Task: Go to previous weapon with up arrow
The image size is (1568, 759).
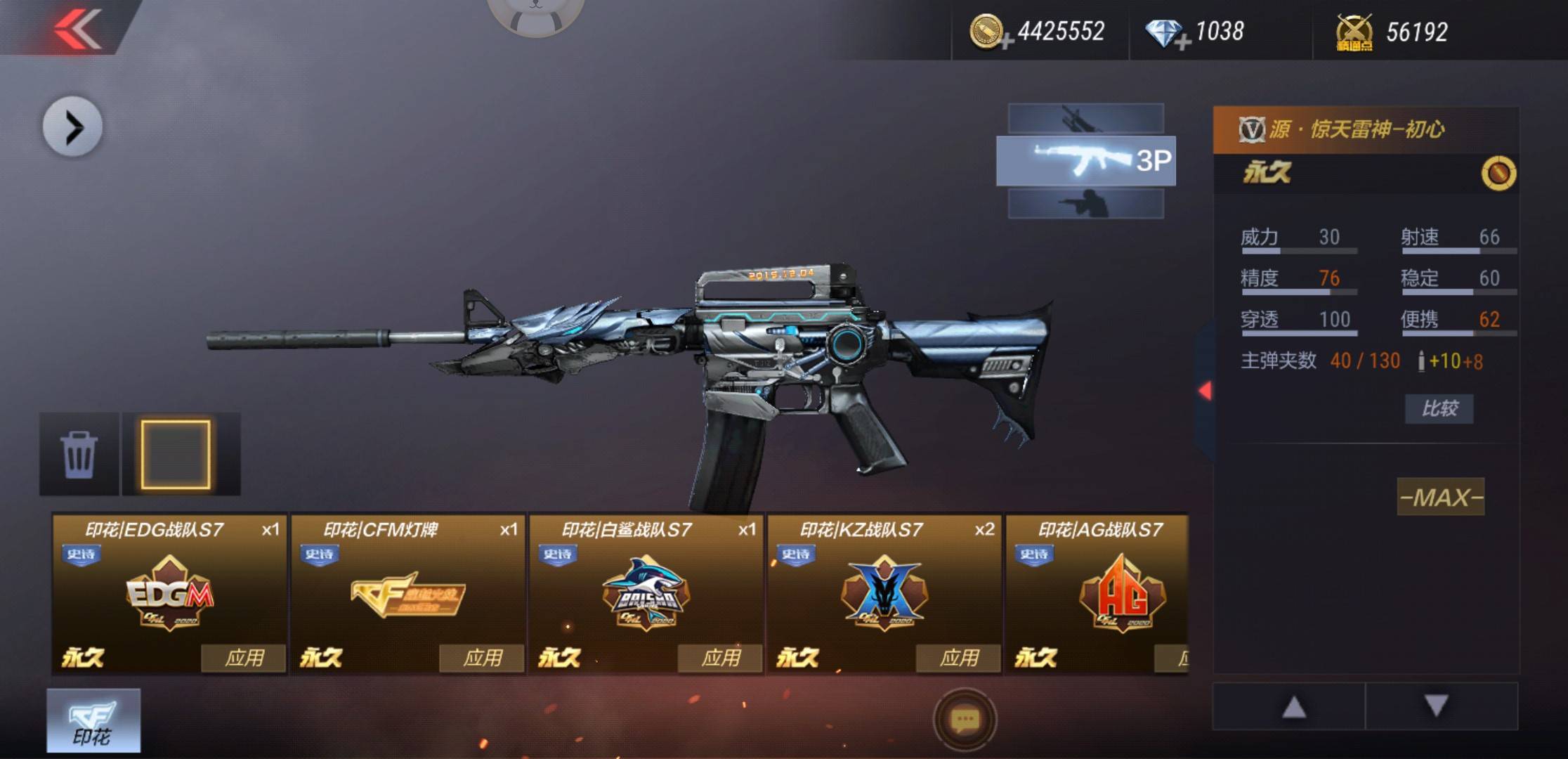Action: (1293, 707)
